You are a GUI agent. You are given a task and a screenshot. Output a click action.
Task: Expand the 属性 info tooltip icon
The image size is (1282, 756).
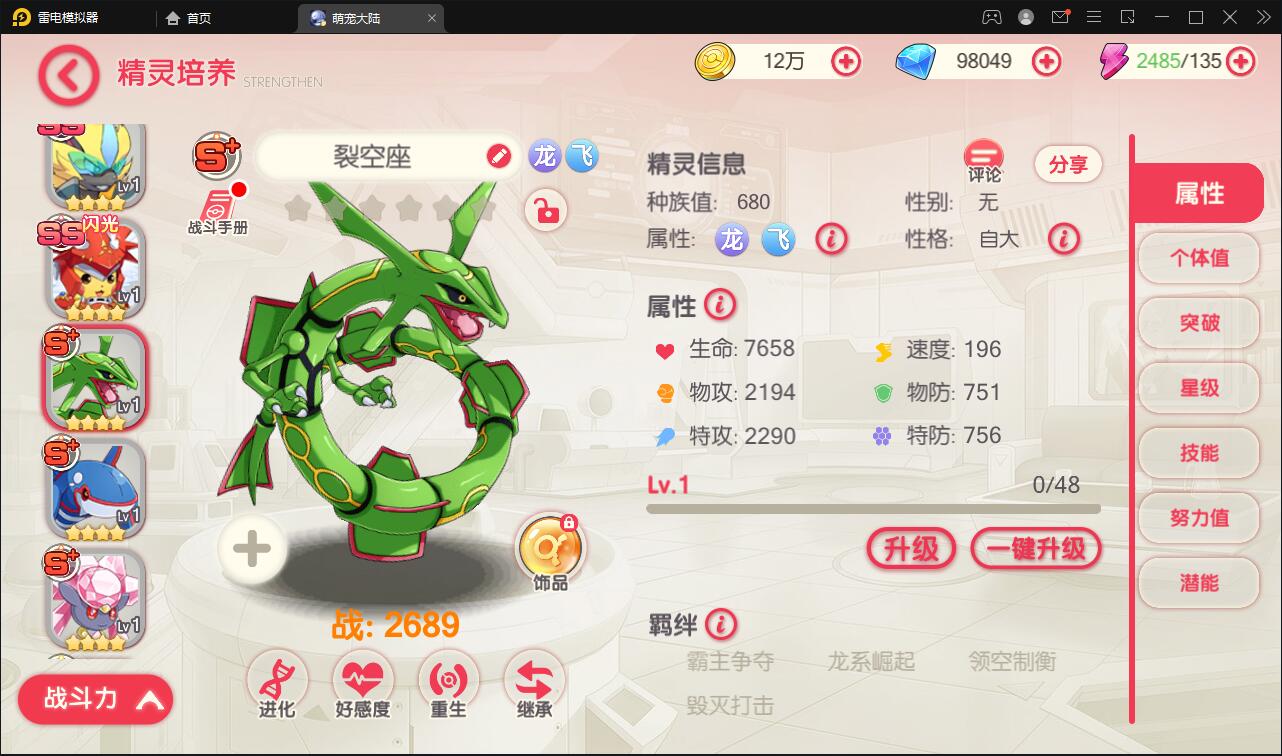[x=718, y=305]
